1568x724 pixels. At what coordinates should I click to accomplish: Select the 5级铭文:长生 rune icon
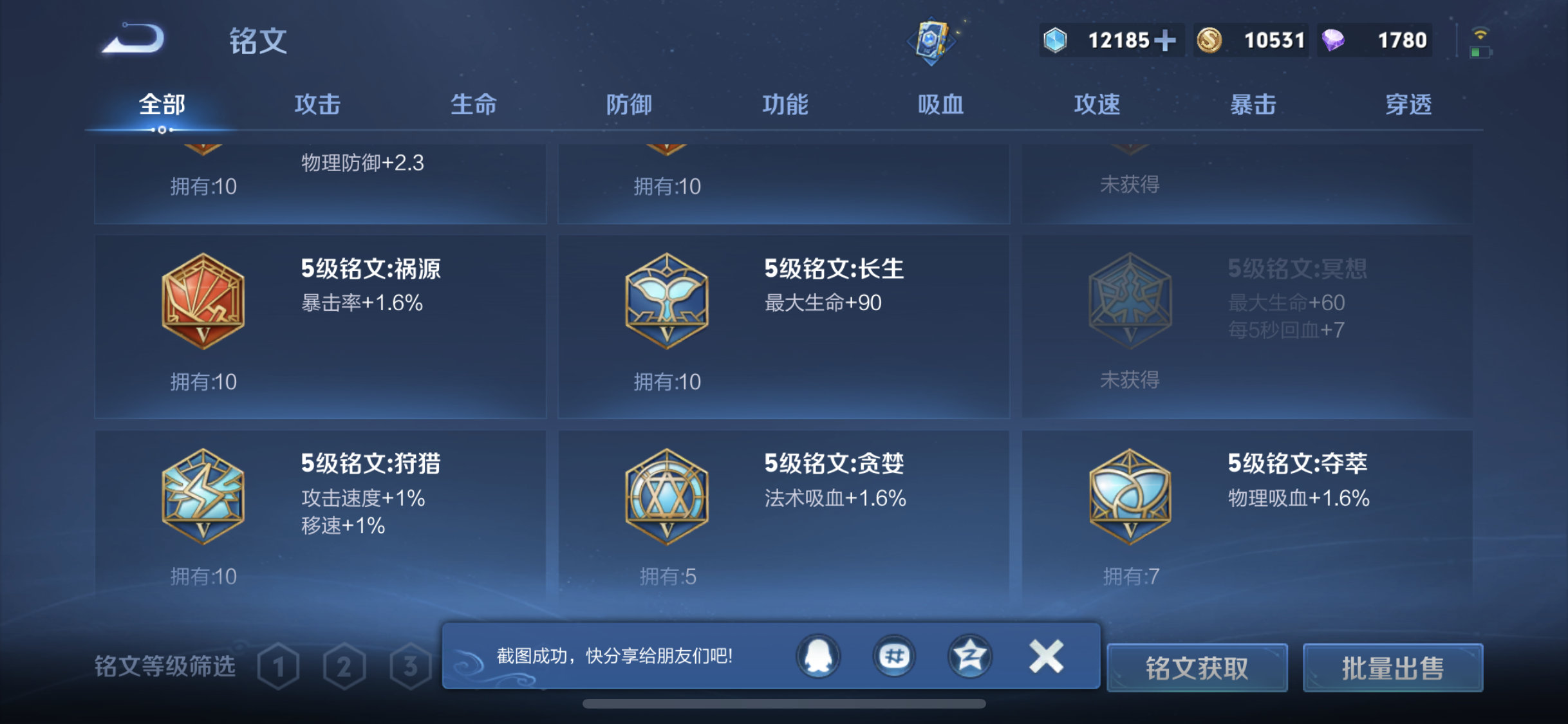click(x=667, y=299)
